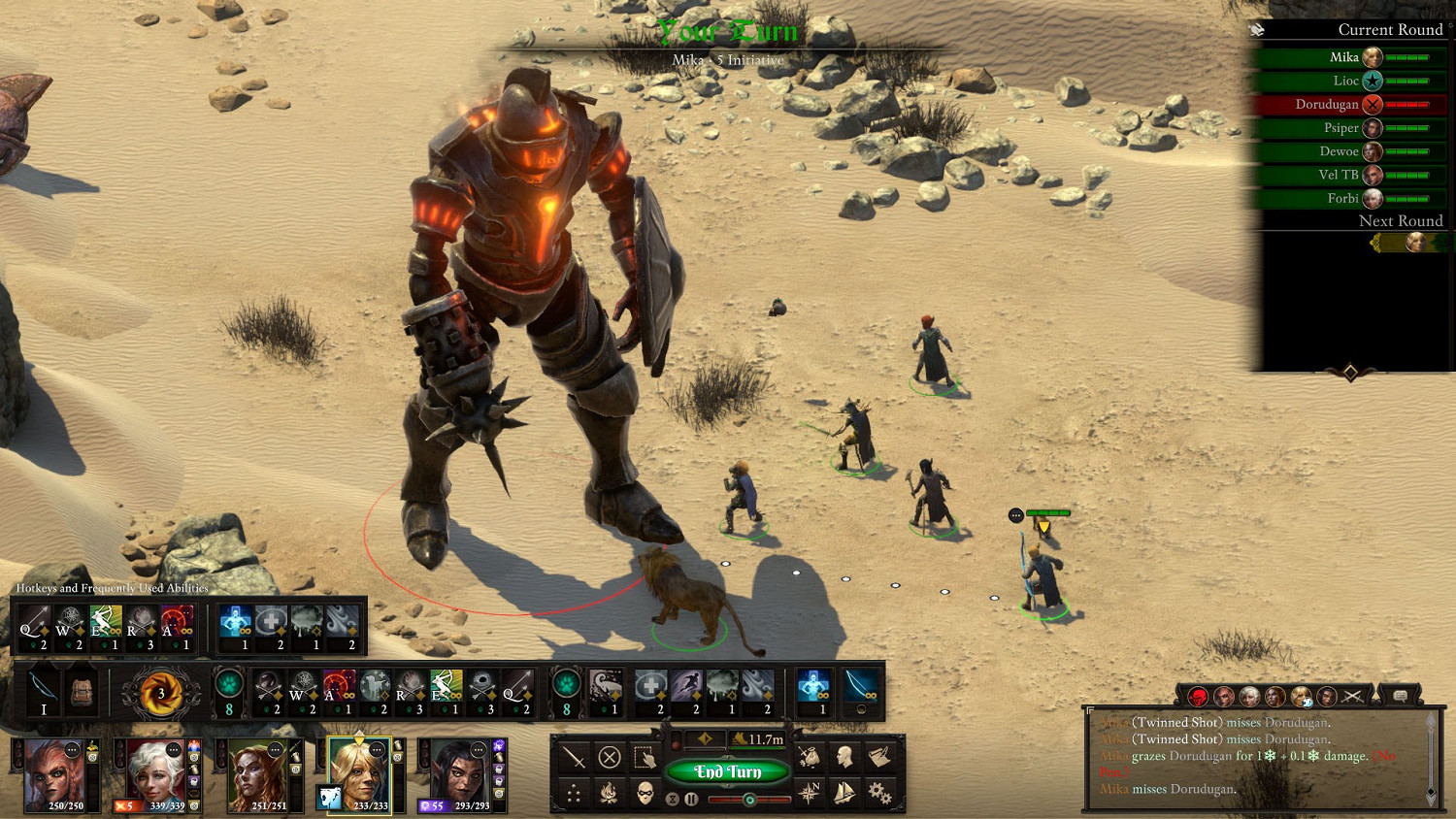Toggle stealth with the masked face button
The image size is (1456, 819).
(x=645, y=794)
